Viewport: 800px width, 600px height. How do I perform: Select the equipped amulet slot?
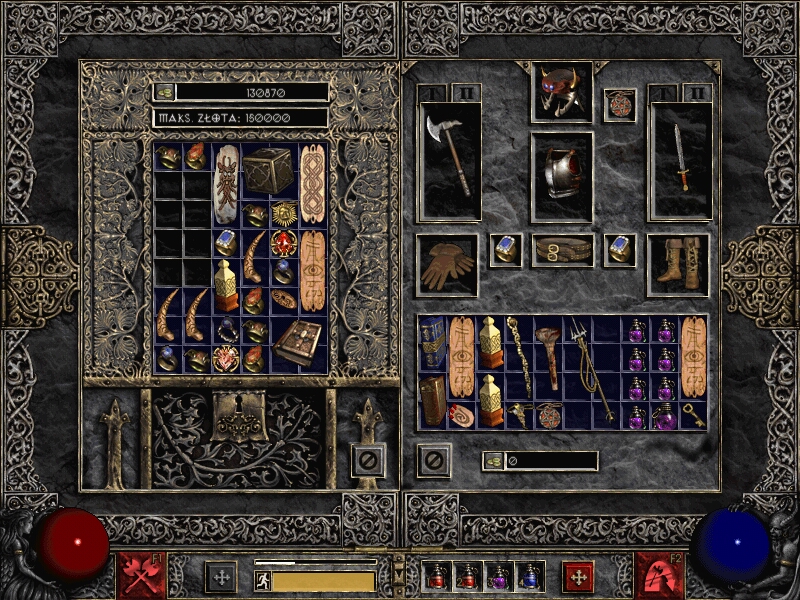[x=619, y=105]
